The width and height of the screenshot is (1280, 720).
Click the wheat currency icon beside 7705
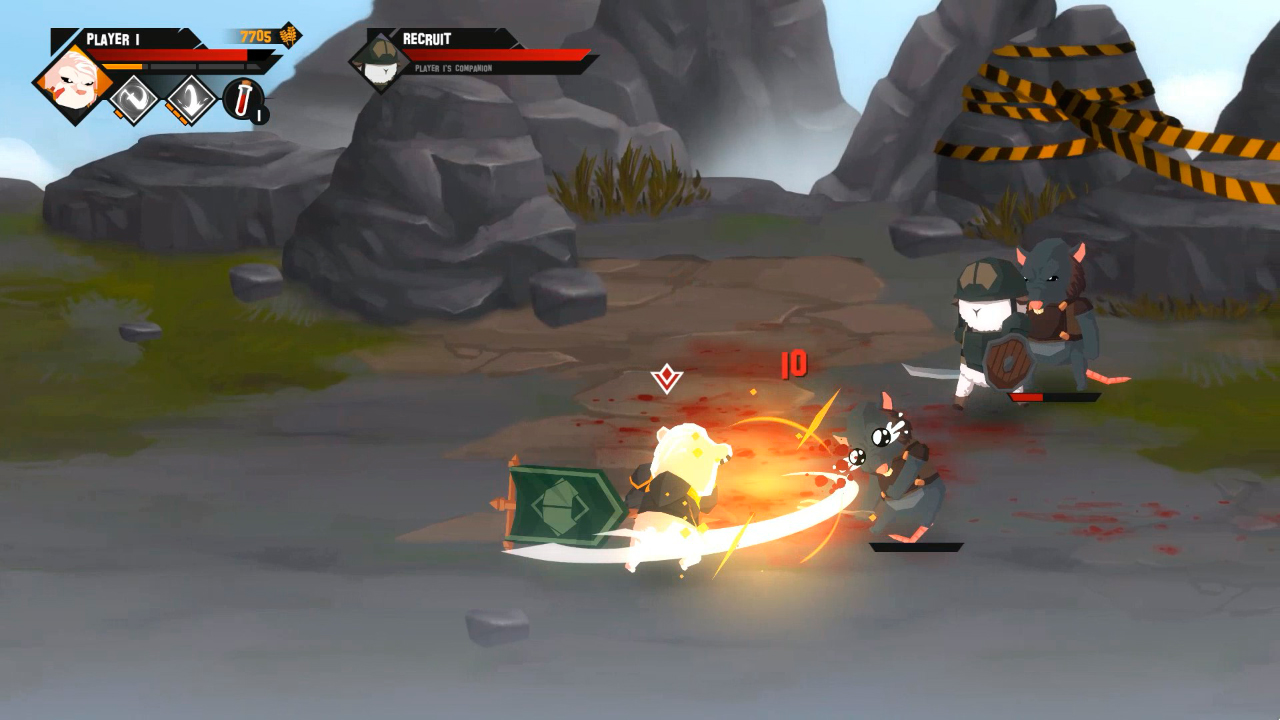click(x=287, y=35)
